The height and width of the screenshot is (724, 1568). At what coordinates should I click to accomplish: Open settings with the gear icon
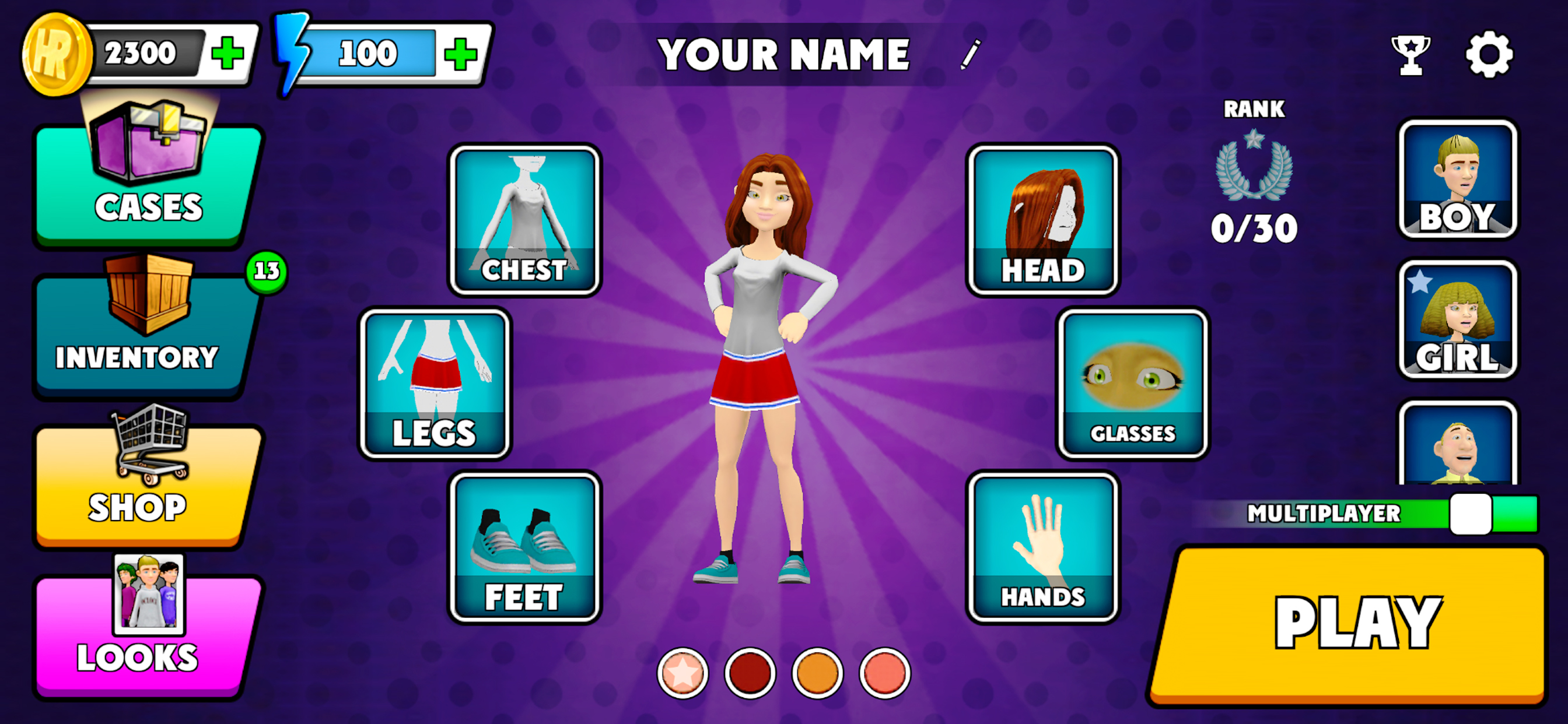pos(1488,55)
